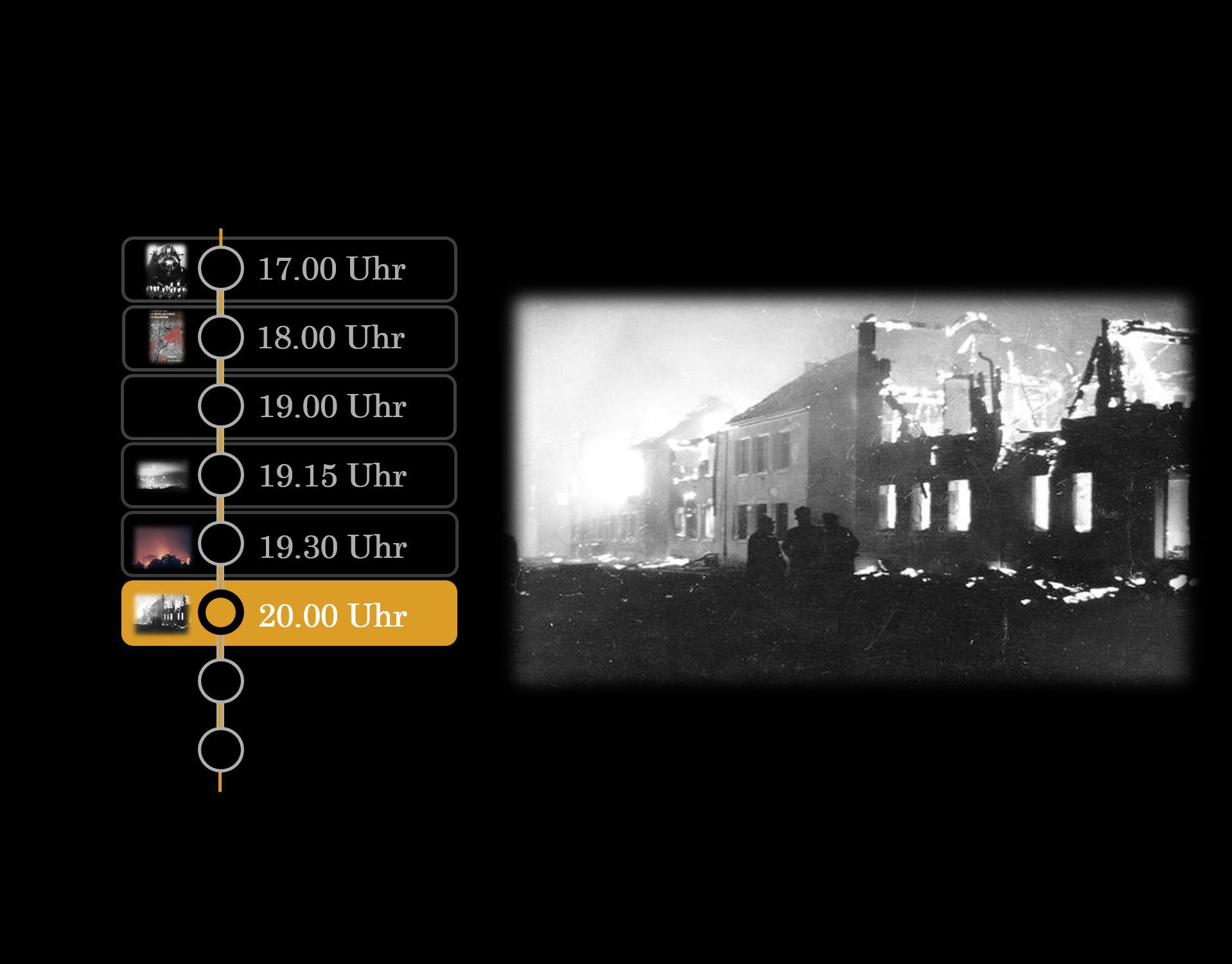Click the 19.30 Uhr circle marker

click(x=222, y=544)
